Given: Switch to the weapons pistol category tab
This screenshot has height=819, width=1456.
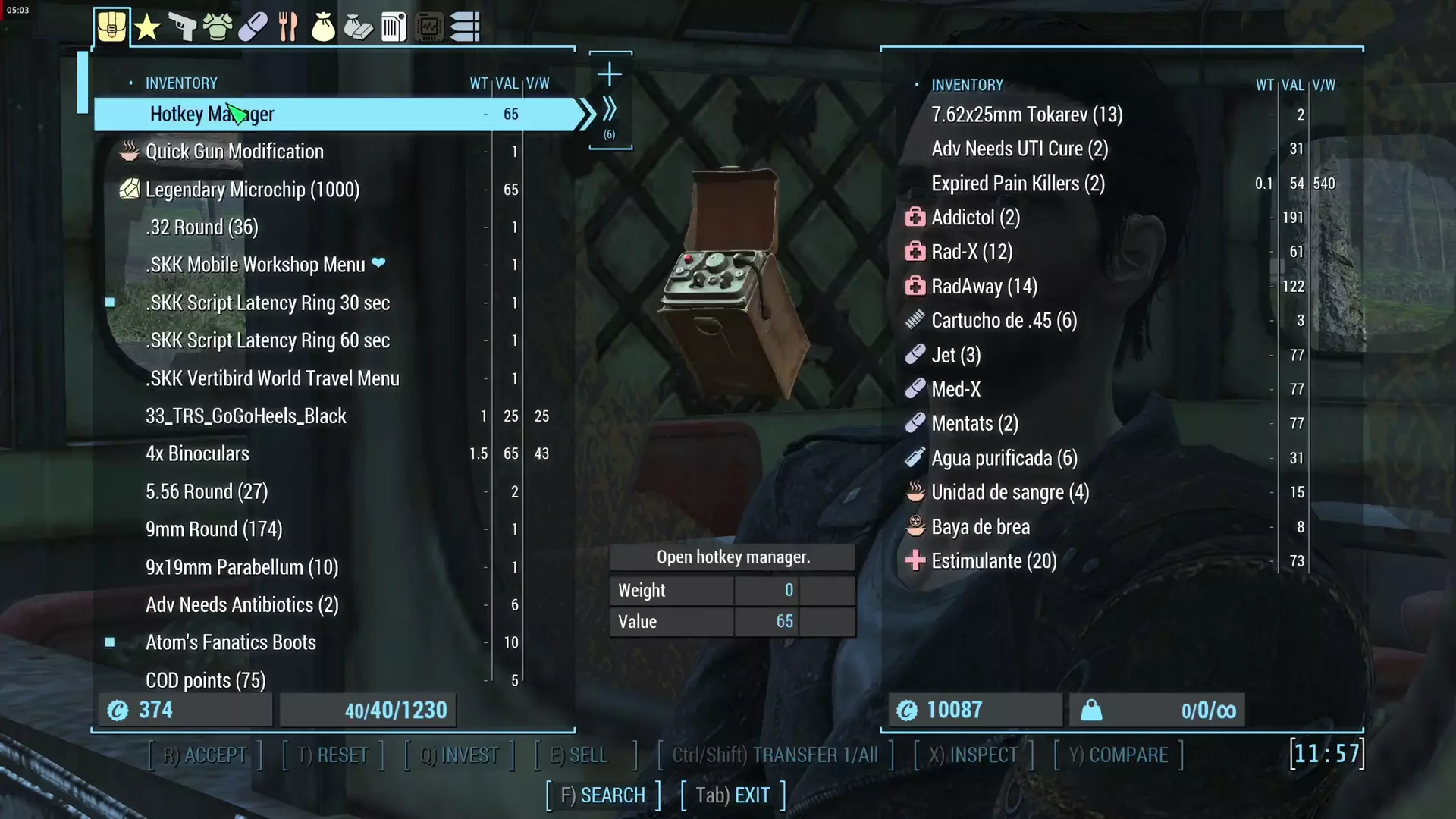Looking at the screenshot, I should tap(182, 27).
